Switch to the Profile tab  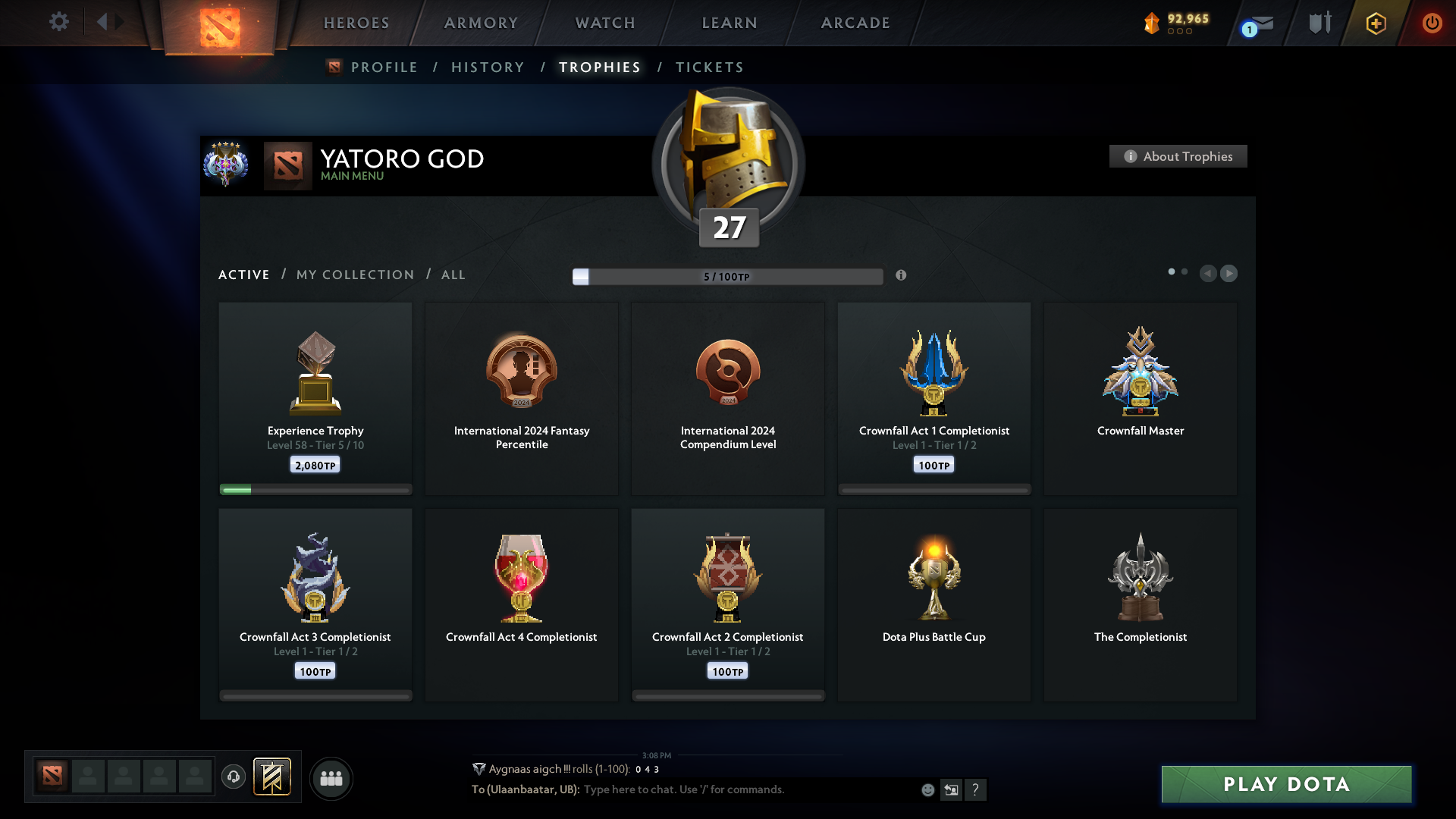[384, 67]
